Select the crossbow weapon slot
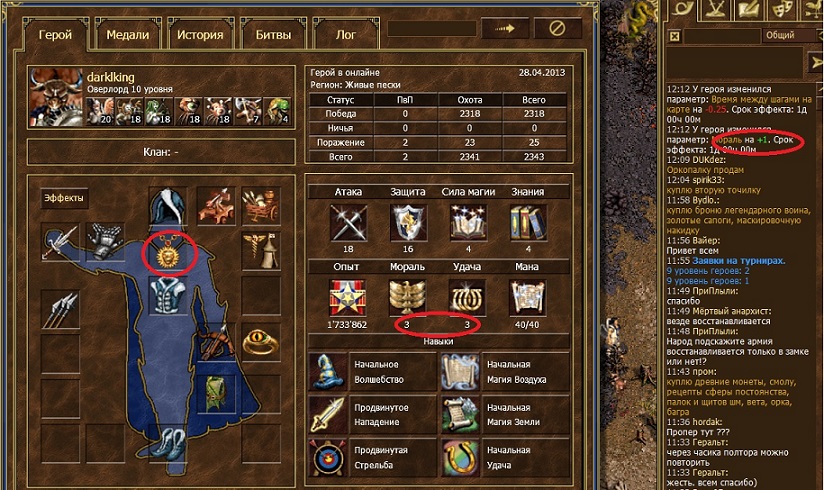824x490 pixels. pos(216,344)
